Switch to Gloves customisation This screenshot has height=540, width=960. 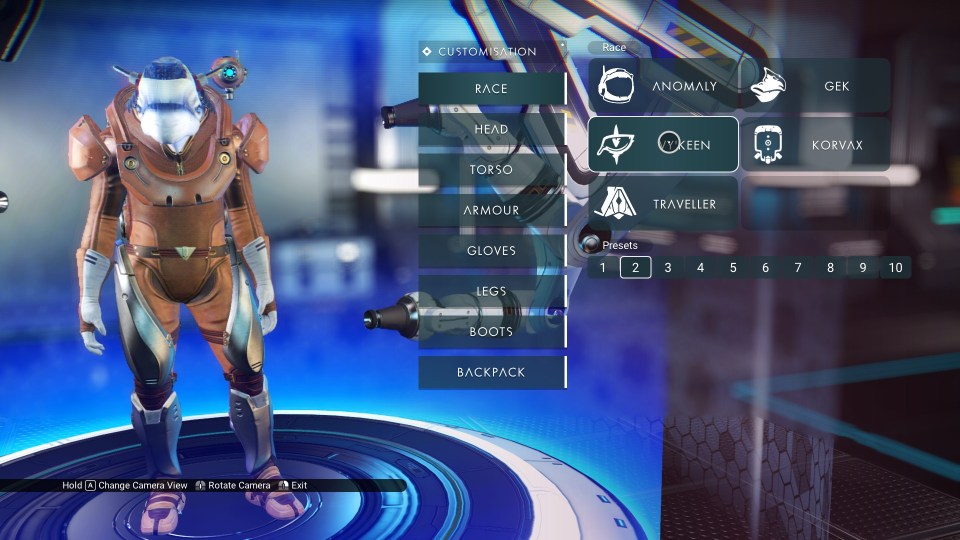[492, 250]
